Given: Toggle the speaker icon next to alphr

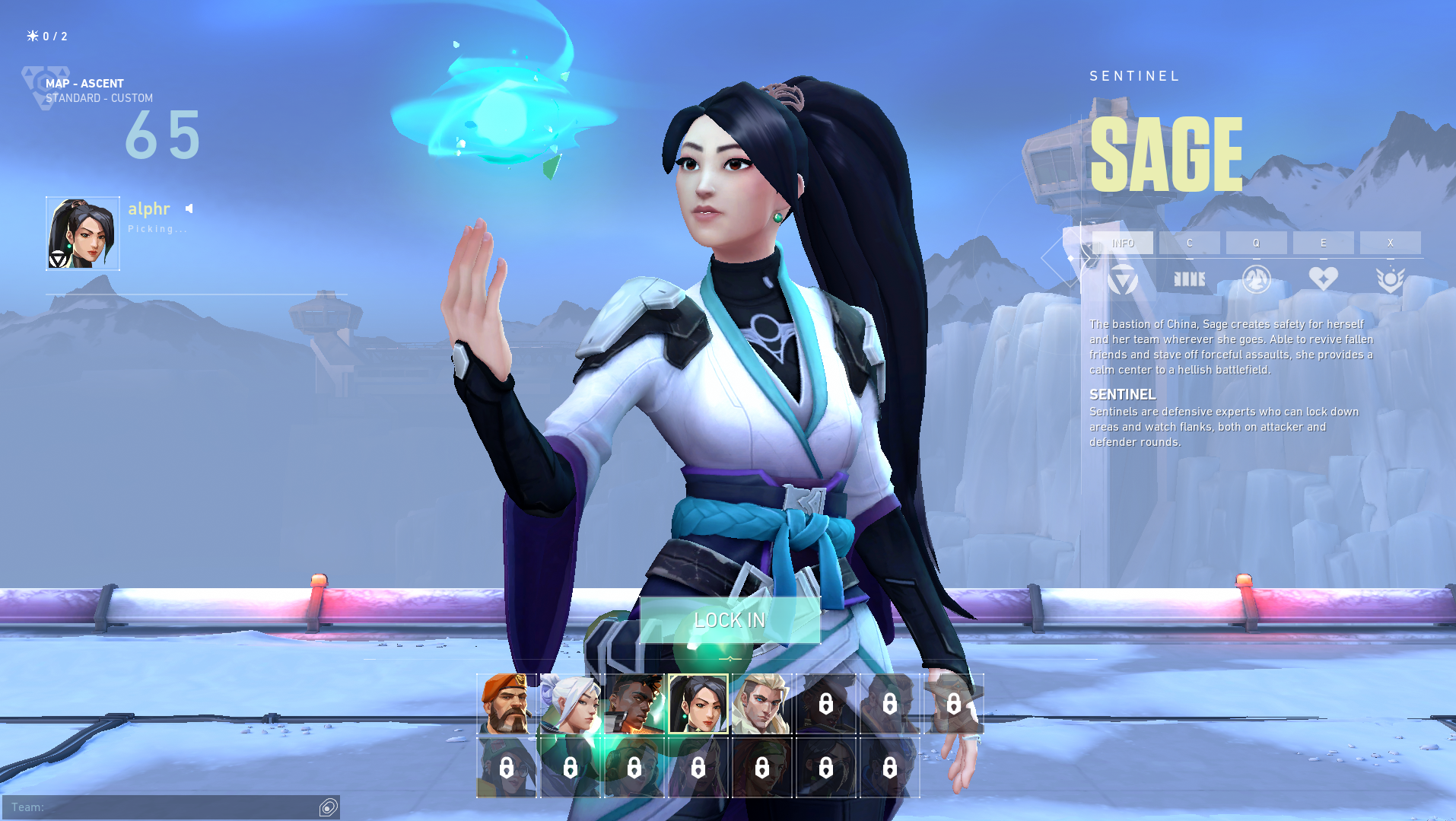Looking at the screenshot, I should pos(189,208).
